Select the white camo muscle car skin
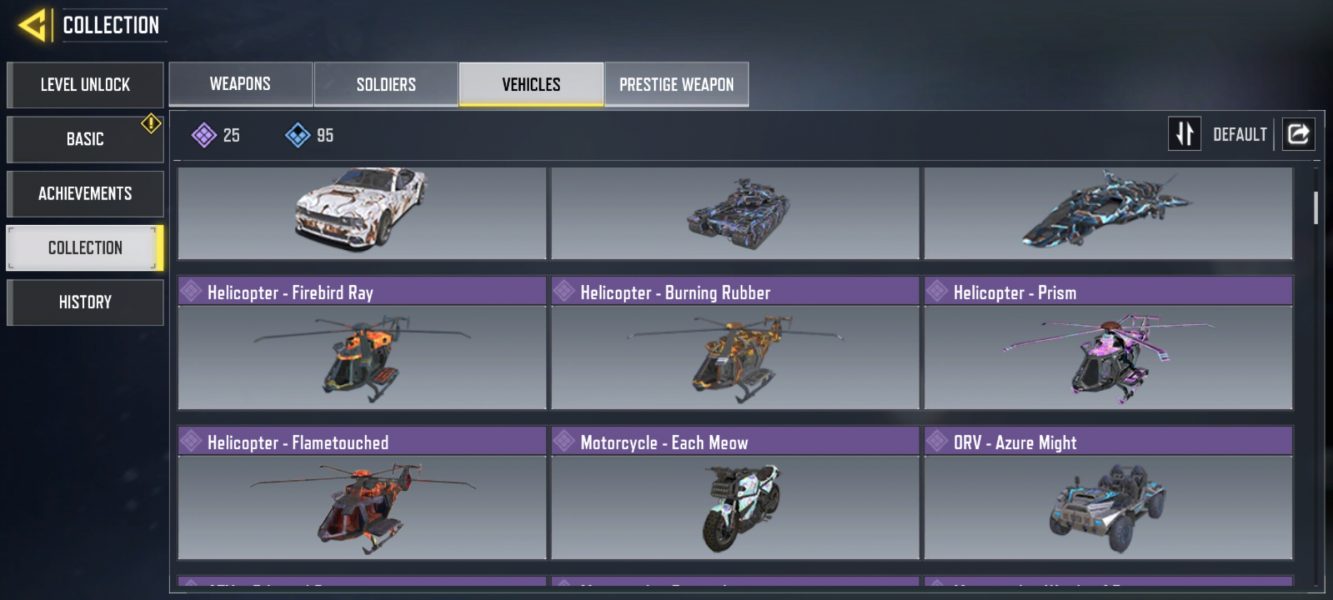 (362, 212)
